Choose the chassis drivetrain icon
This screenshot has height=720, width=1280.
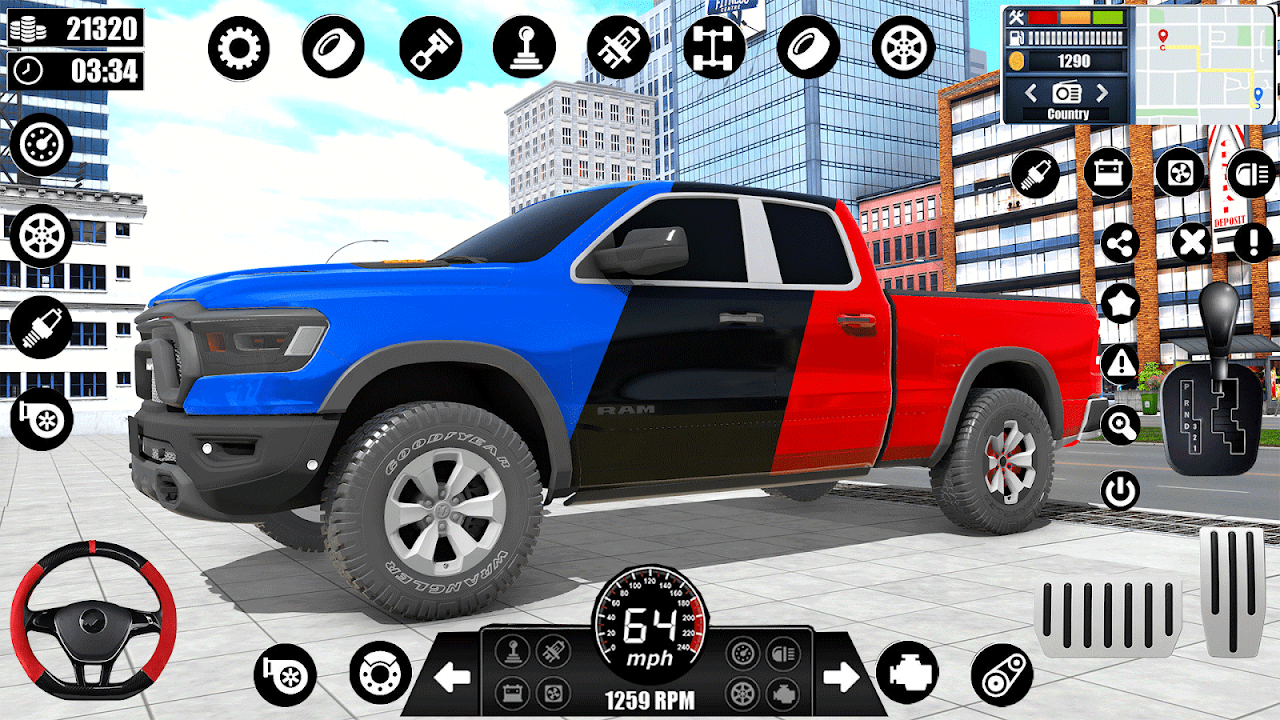pyautogui.click(x=714, y=48)
